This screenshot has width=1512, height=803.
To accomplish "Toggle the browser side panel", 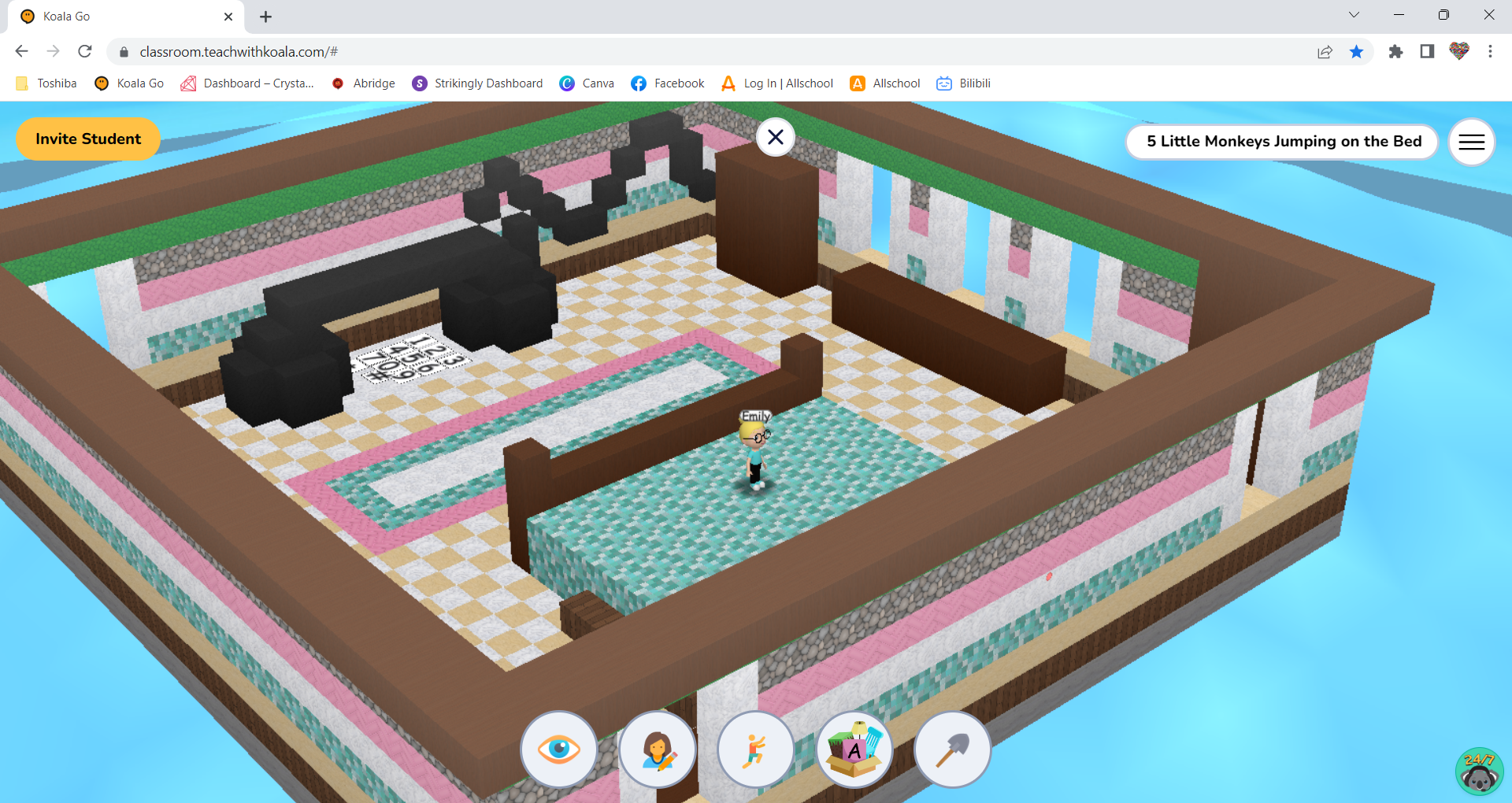I will tap(1426, 51).
